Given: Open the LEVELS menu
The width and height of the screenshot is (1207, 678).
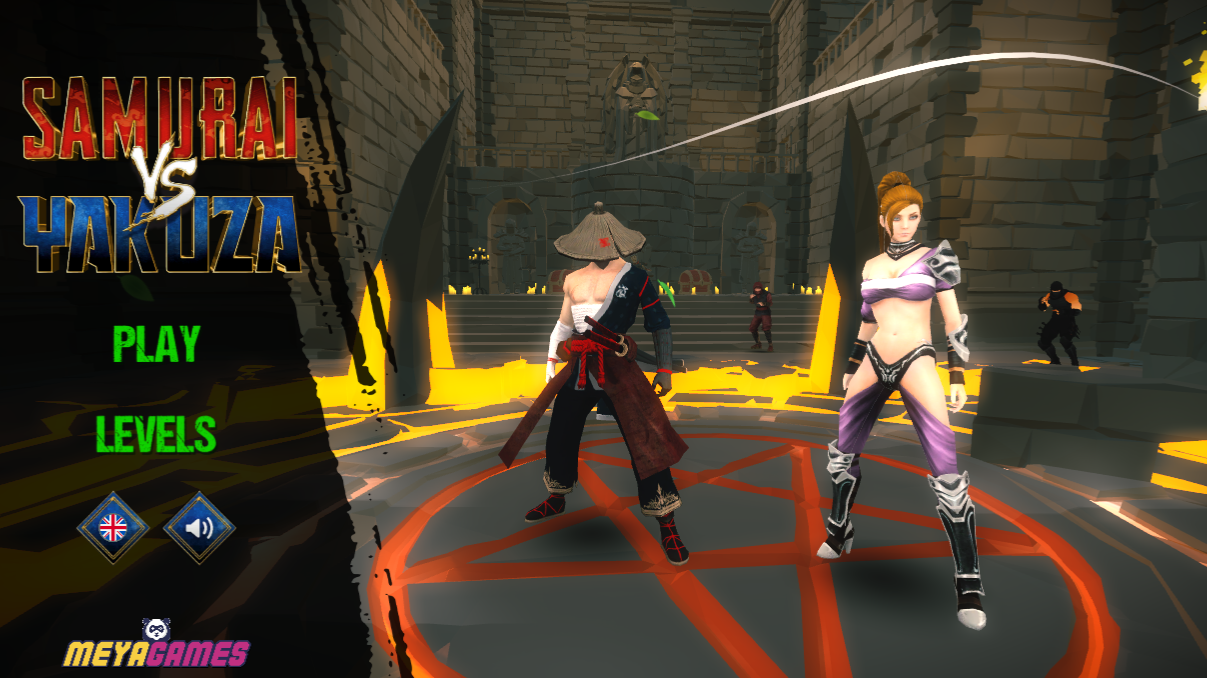Looking at the screenshot, I should pyautogui.click(x=156, y=434).
